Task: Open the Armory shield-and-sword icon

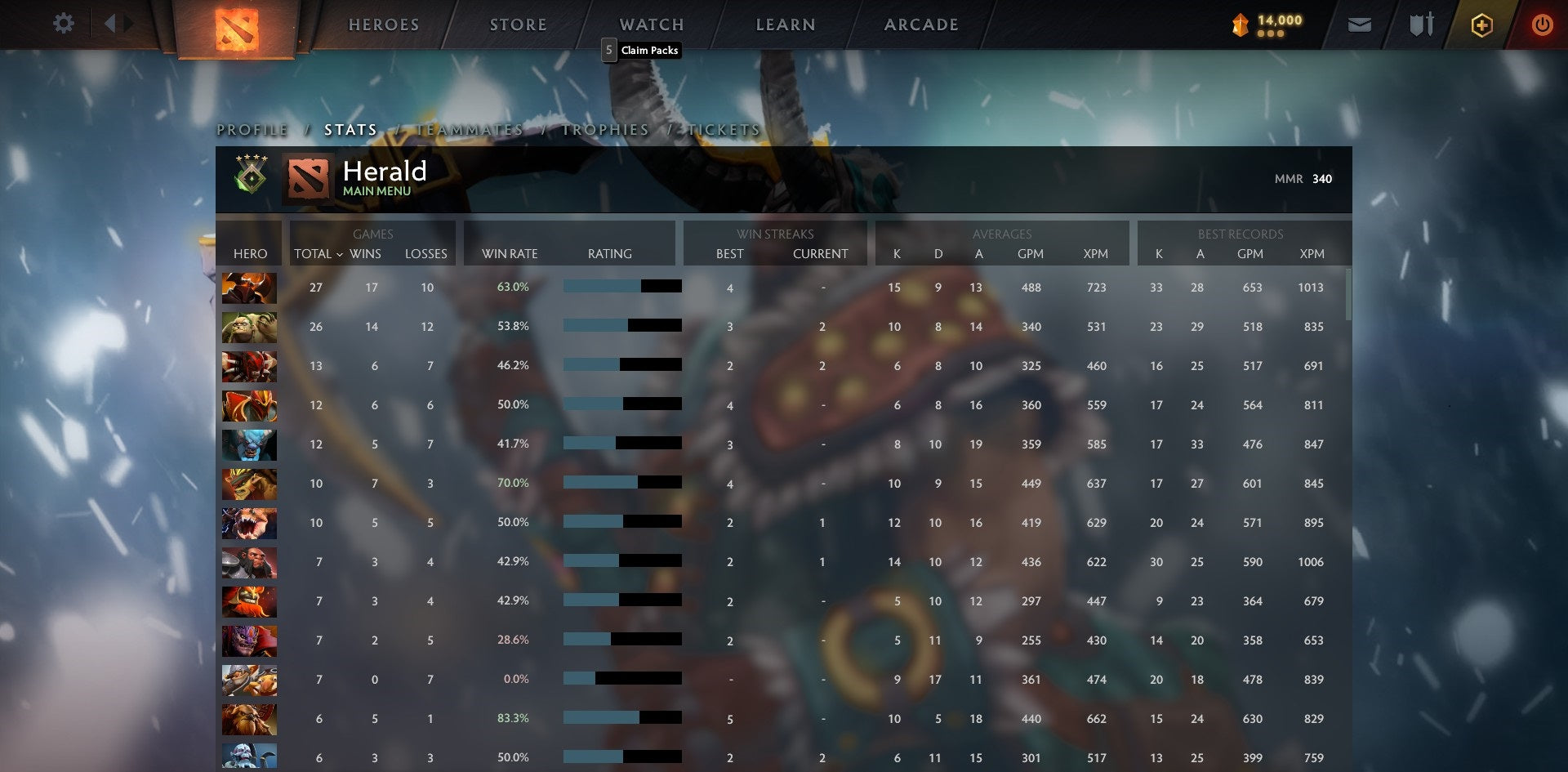Action: coord(1421,24)
